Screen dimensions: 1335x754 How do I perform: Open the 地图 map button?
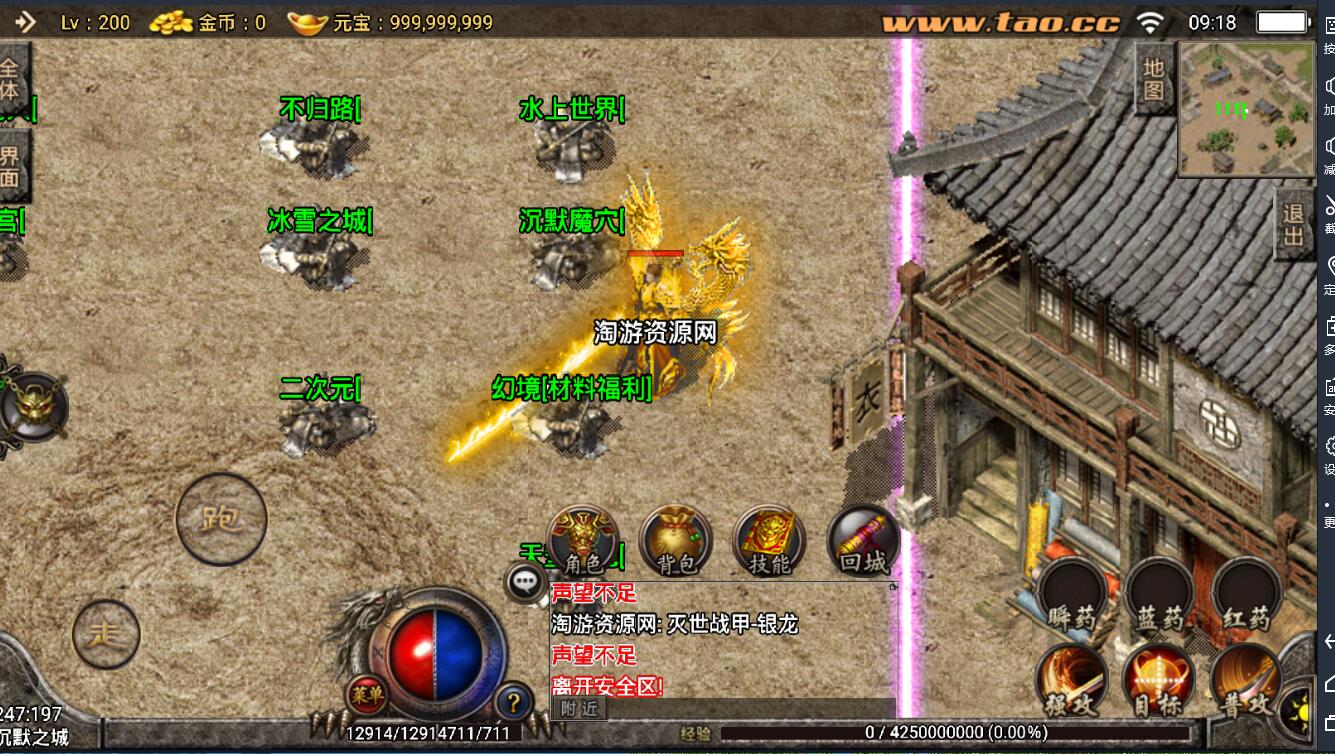point(1154,79)
